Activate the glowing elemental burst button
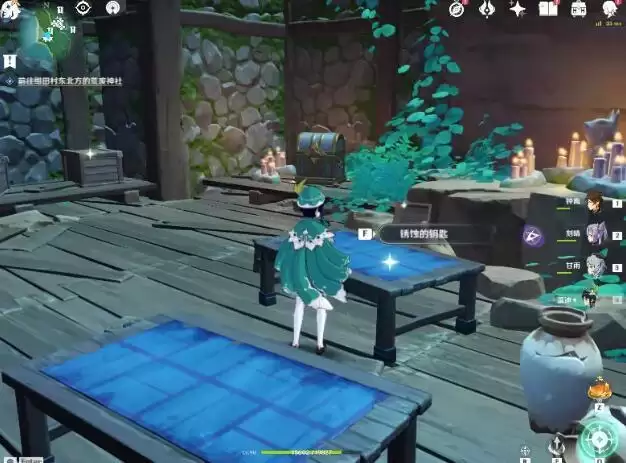This screenshot has height=463, width=626. 600,438
